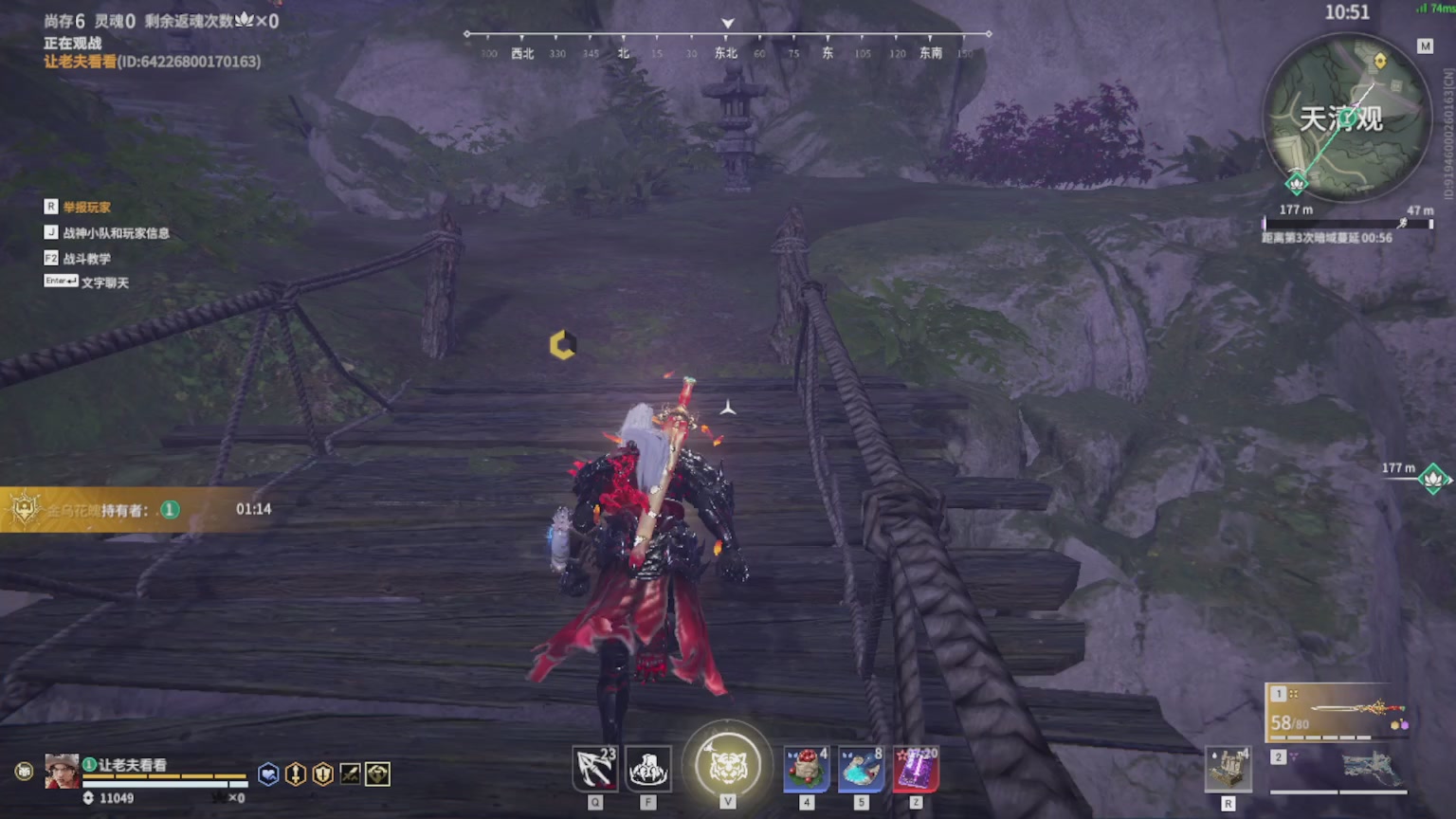The image size is (1456, 819).
Task: Switch to the red sword weapon slot
Action: [x=1338, y=713]
